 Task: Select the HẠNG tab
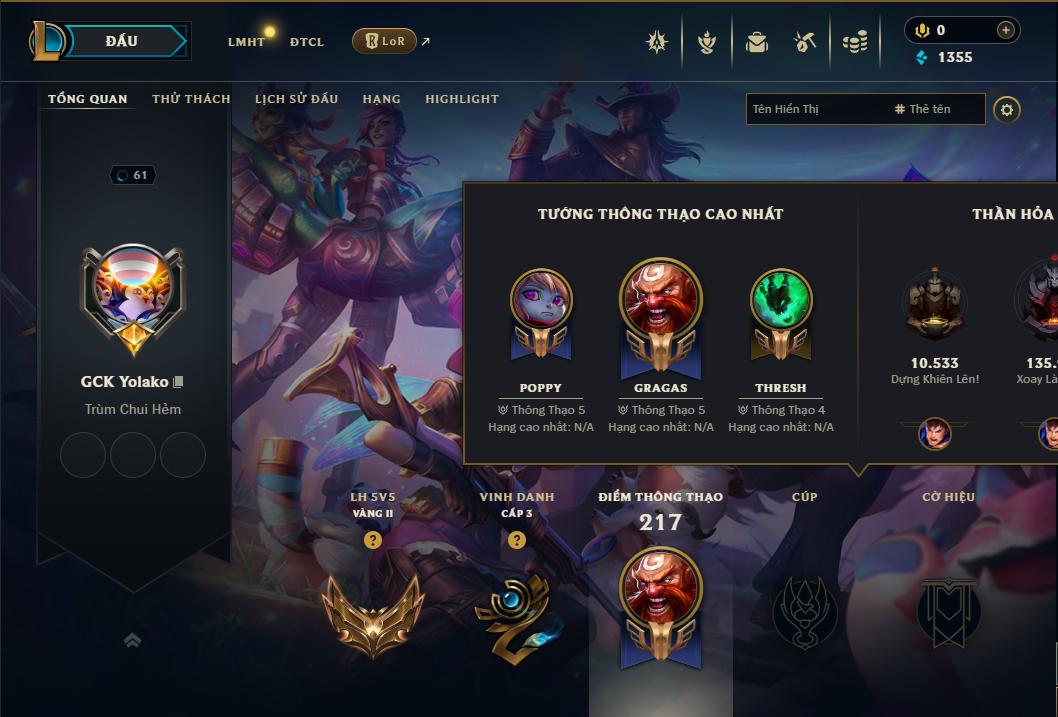point(381,99)
